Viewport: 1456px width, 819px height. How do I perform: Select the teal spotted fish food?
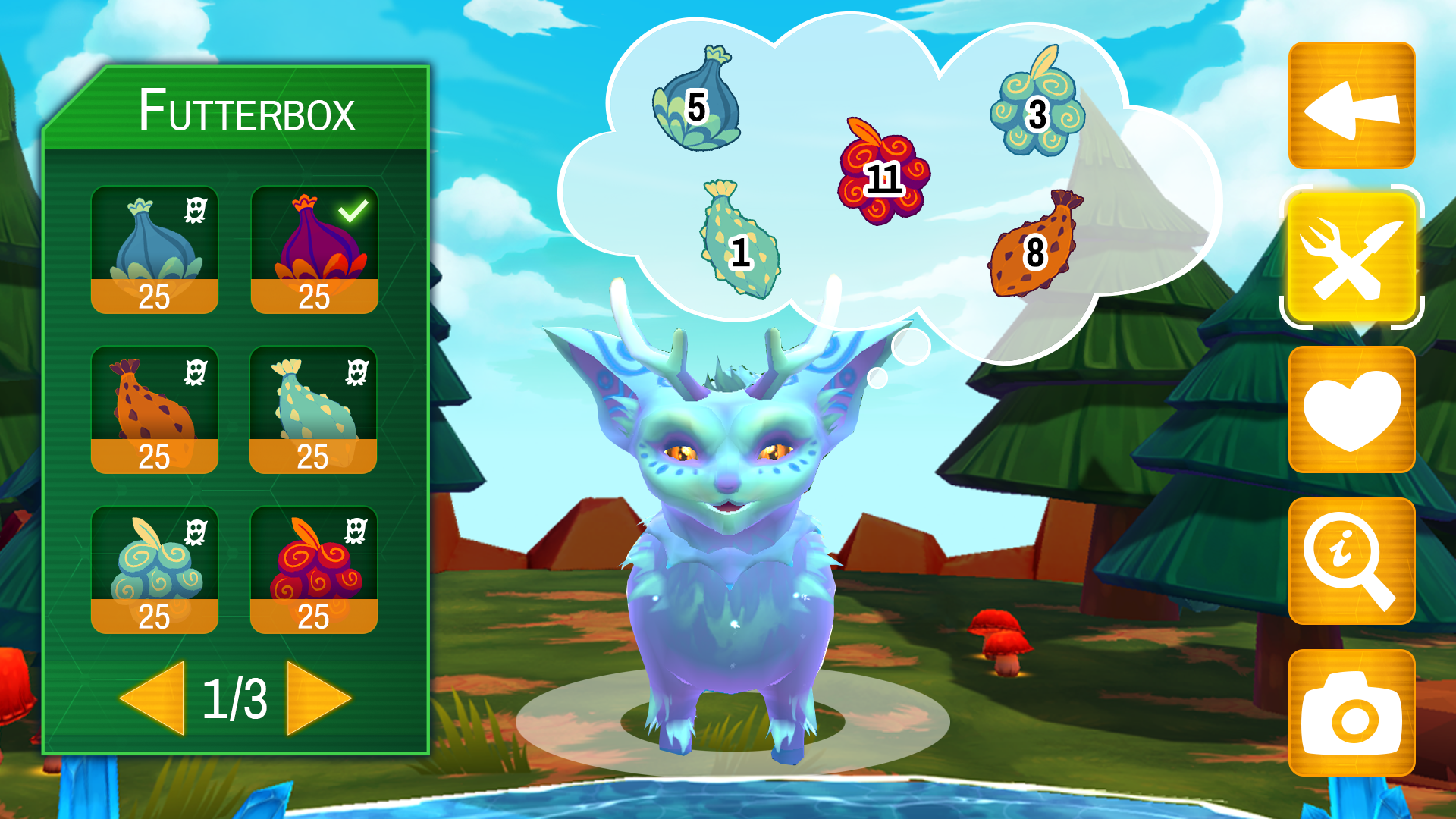313,409
